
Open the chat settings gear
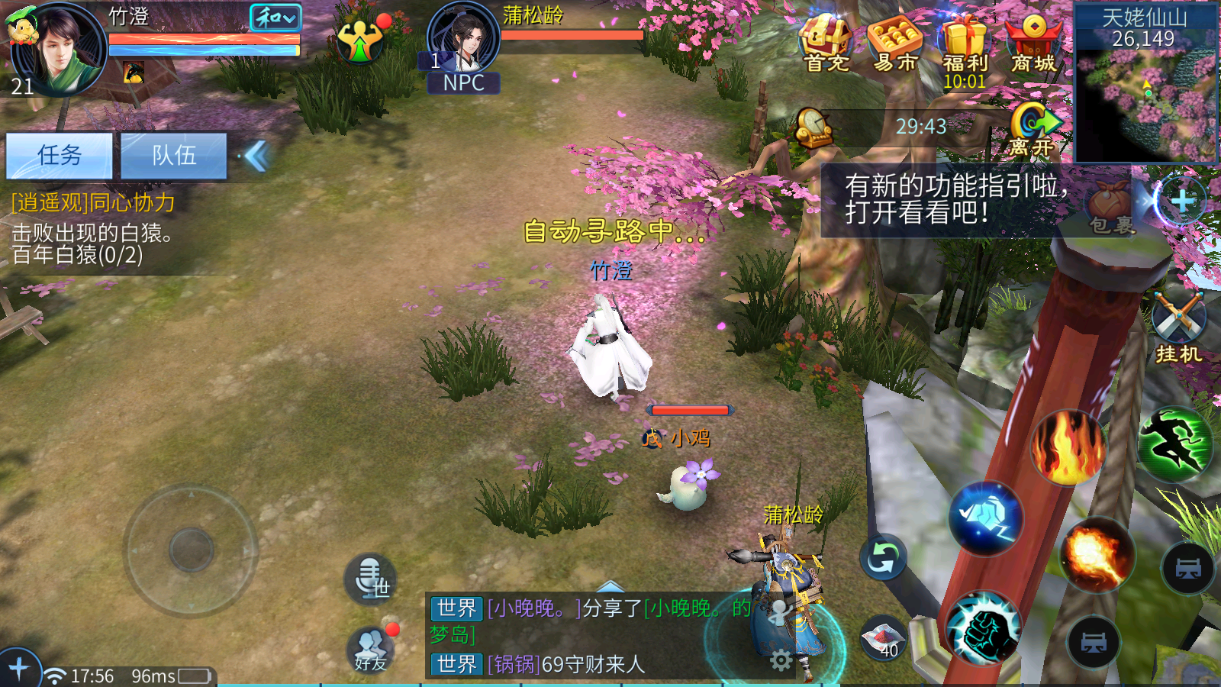pyautogui.click(x=781, y=660)
